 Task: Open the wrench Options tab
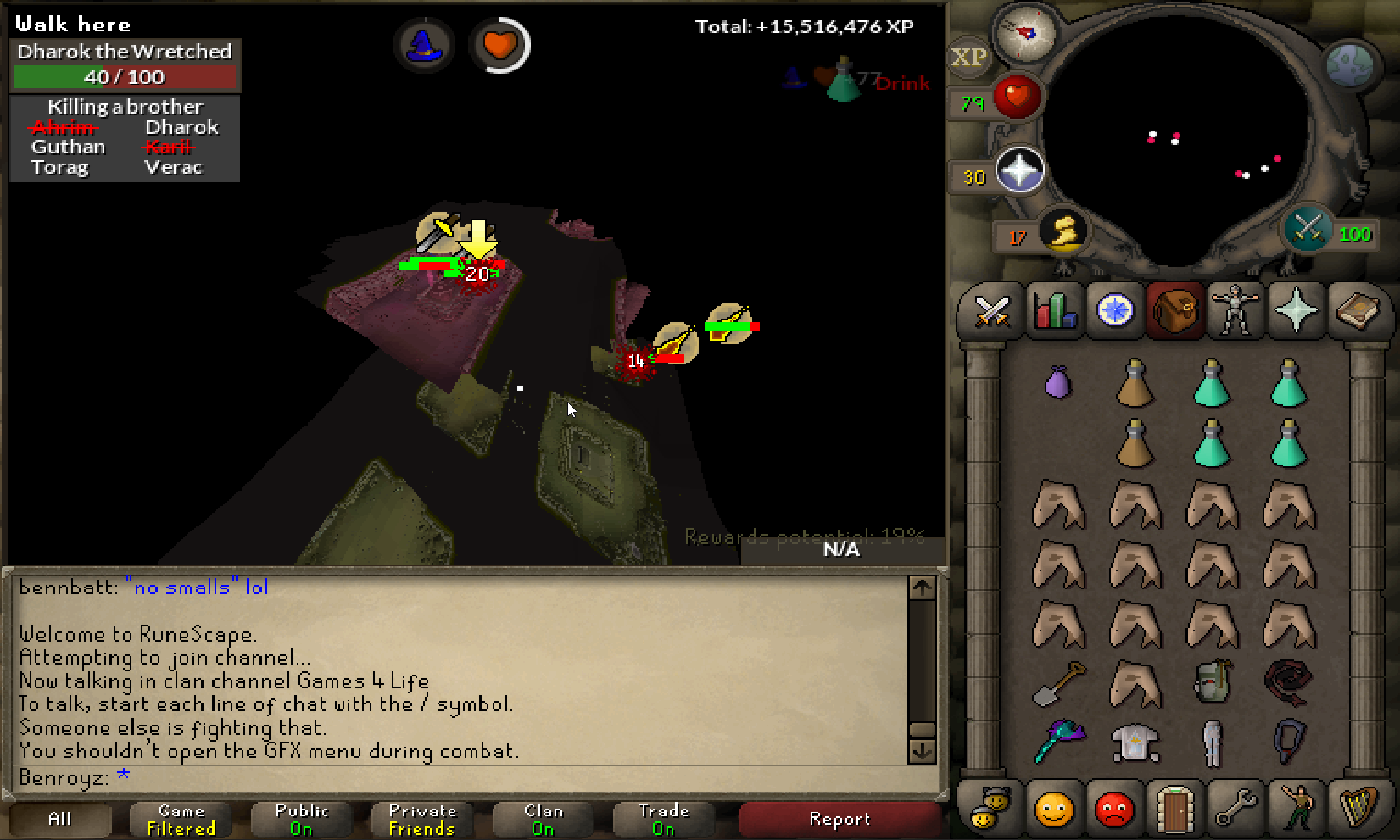click(1235, 809)
